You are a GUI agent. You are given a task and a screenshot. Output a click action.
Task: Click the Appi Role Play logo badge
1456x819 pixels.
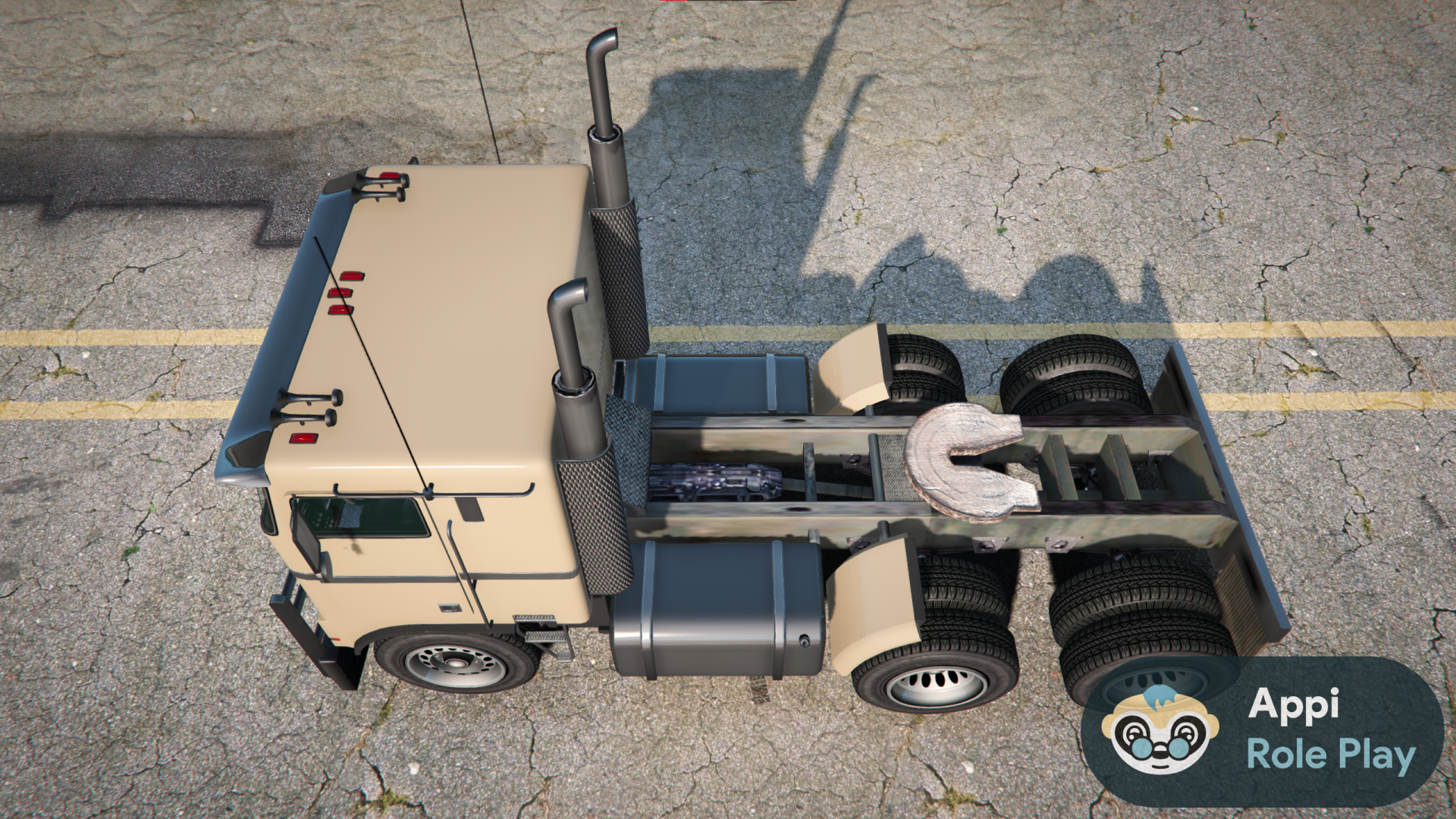tap(1262, 731)
